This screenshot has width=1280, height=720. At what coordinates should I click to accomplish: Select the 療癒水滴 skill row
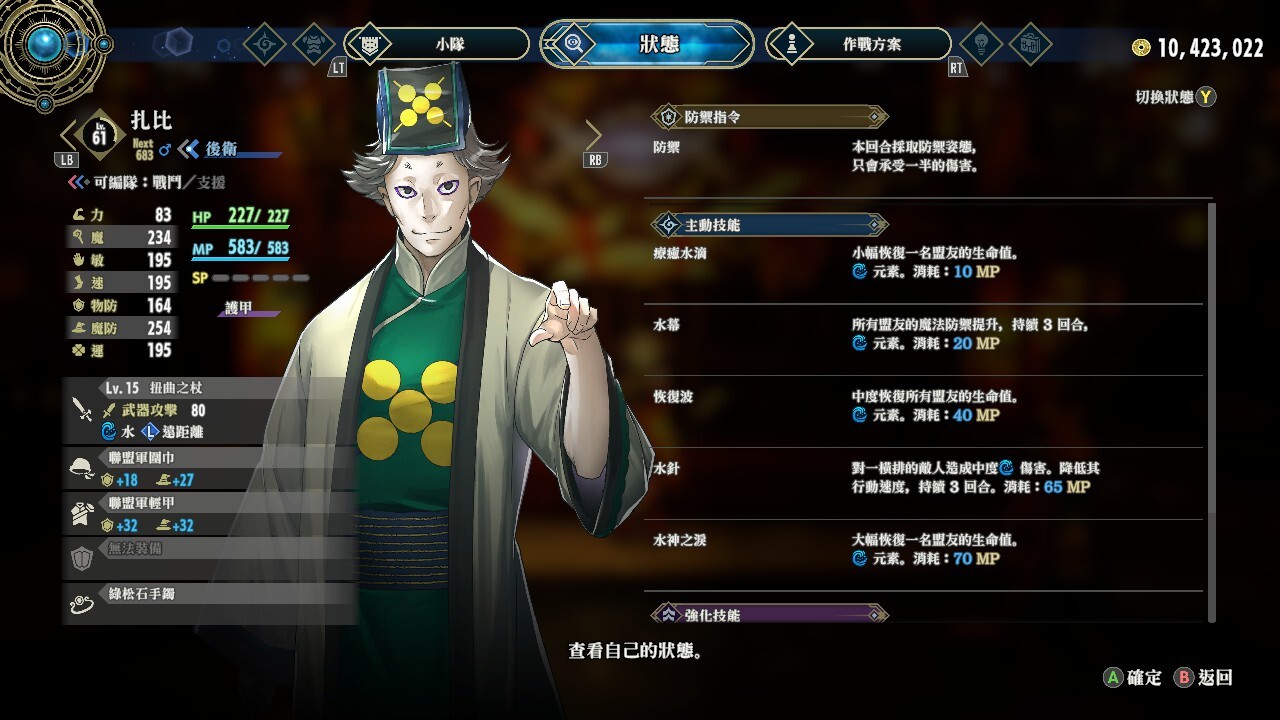click(x=925, y=262)
